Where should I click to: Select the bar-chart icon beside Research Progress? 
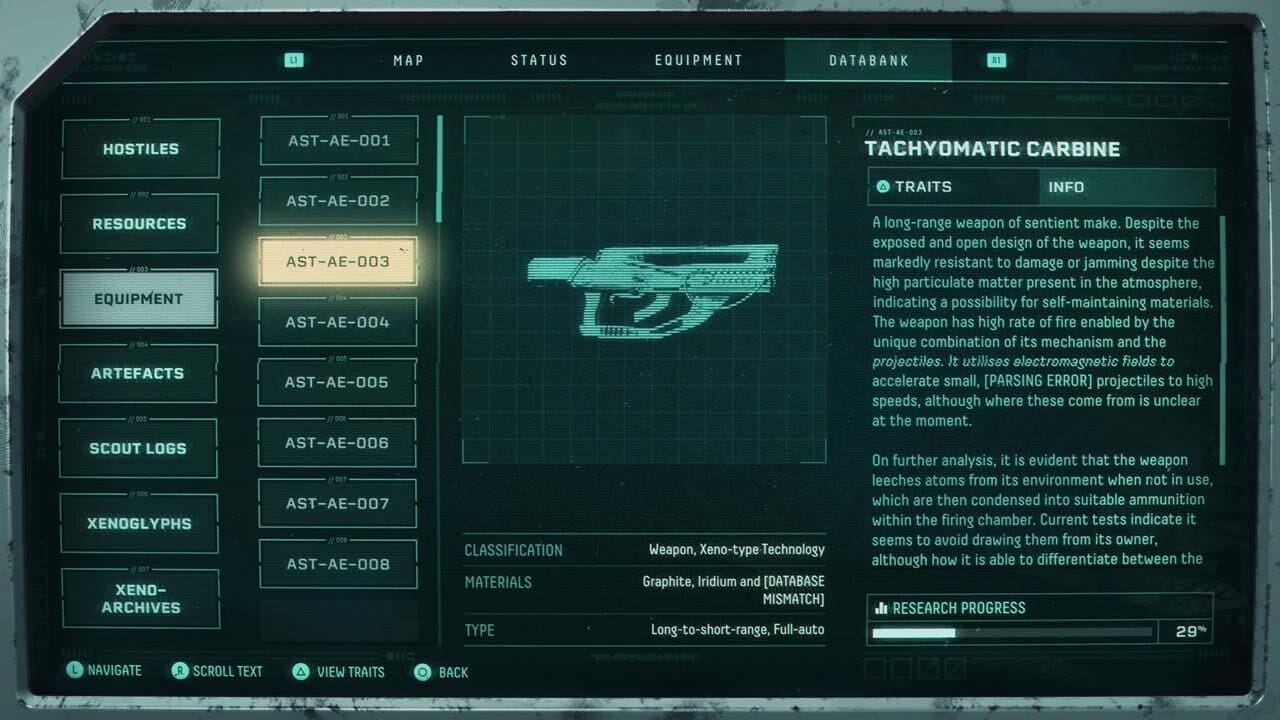tap(884, 607)
